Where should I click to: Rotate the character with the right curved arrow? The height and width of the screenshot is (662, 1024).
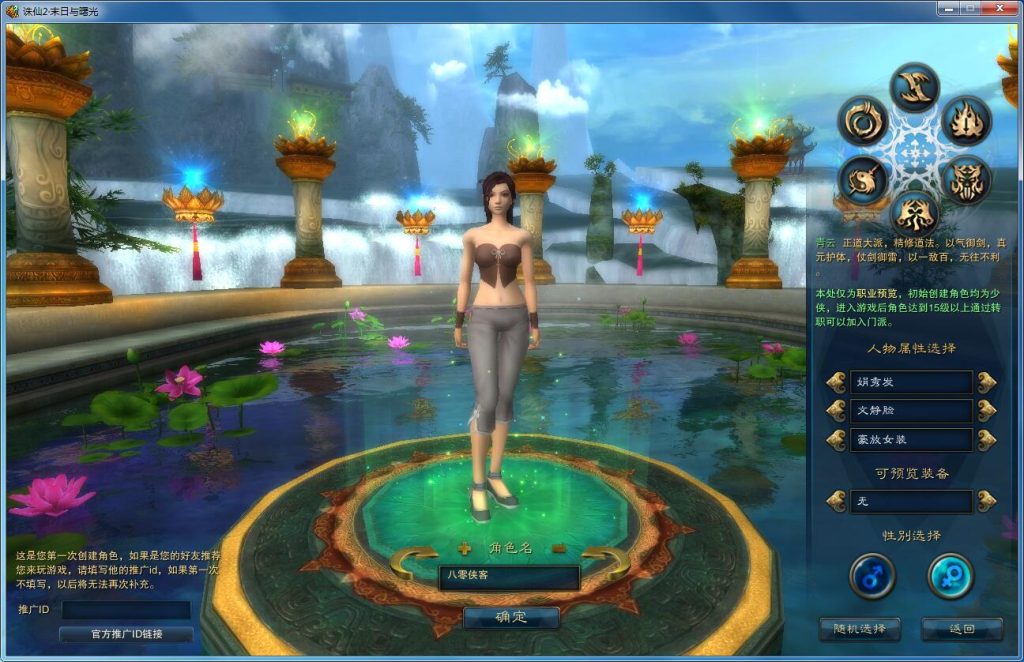pyautogui.click(x=606, y=562)
